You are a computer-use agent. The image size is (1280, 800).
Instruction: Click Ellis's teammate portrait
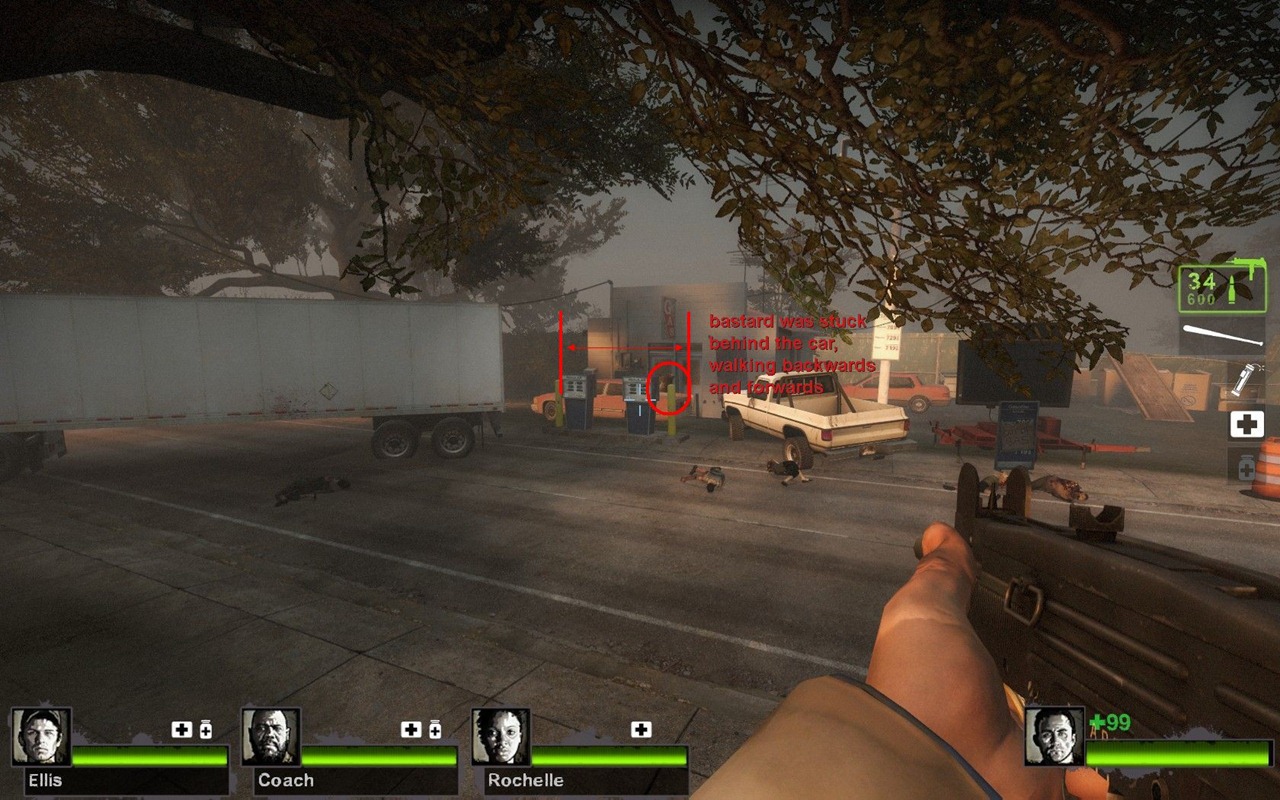click(x=41, y=737)
